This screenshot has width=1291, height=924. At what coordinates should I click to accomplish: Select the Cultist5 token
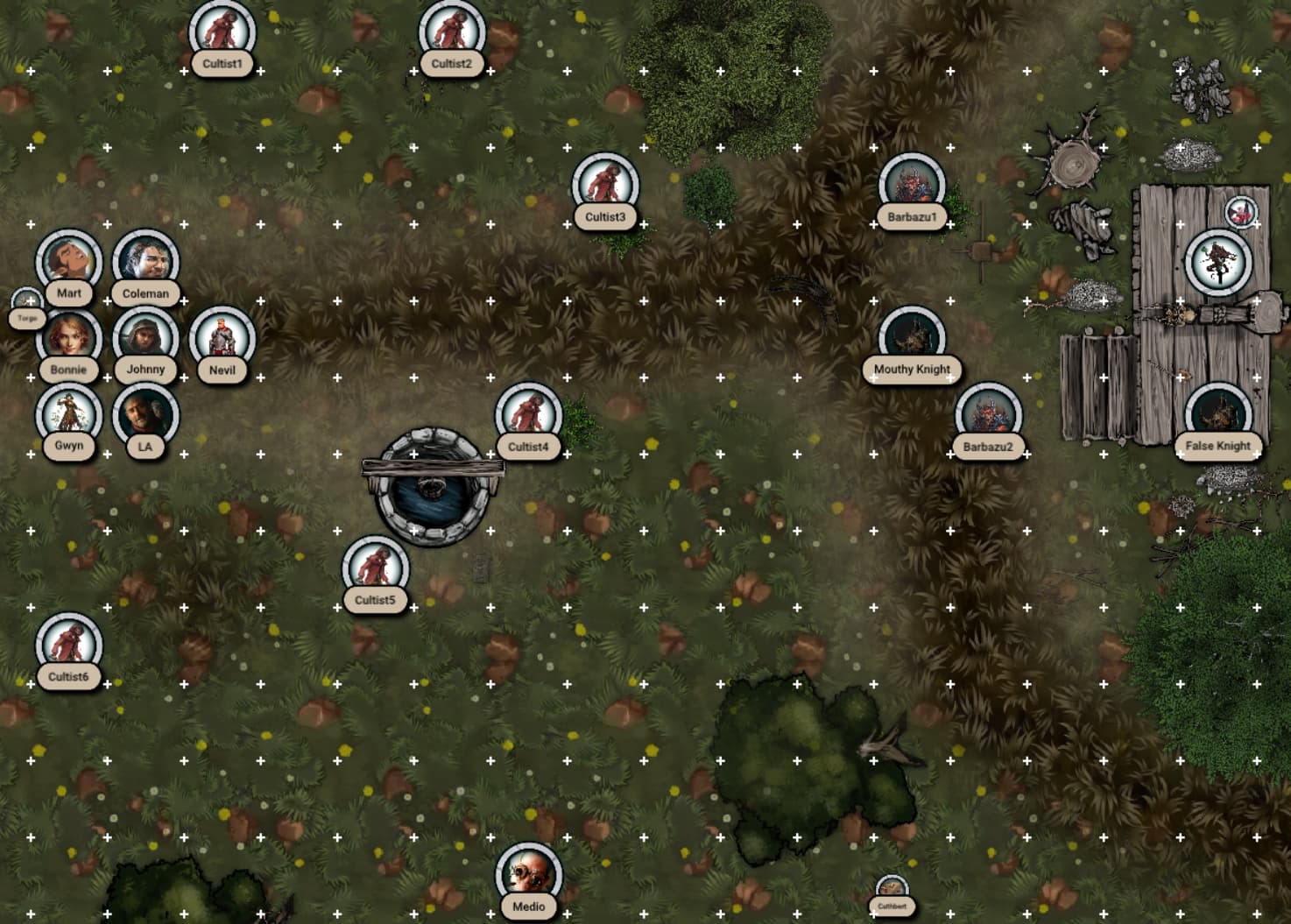coord(375,568)
